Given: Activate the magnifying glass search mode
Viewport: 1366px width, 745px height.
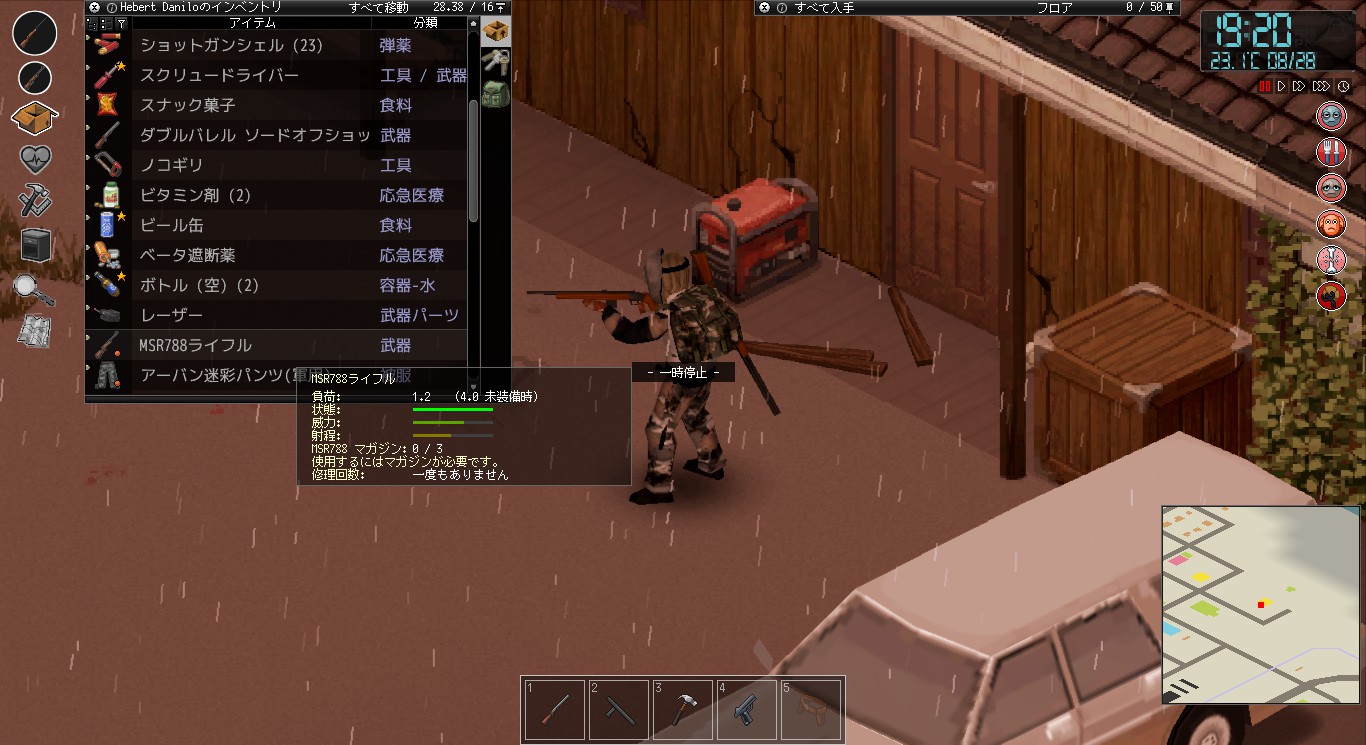Looking at the screenshot, I should (33, 285).
